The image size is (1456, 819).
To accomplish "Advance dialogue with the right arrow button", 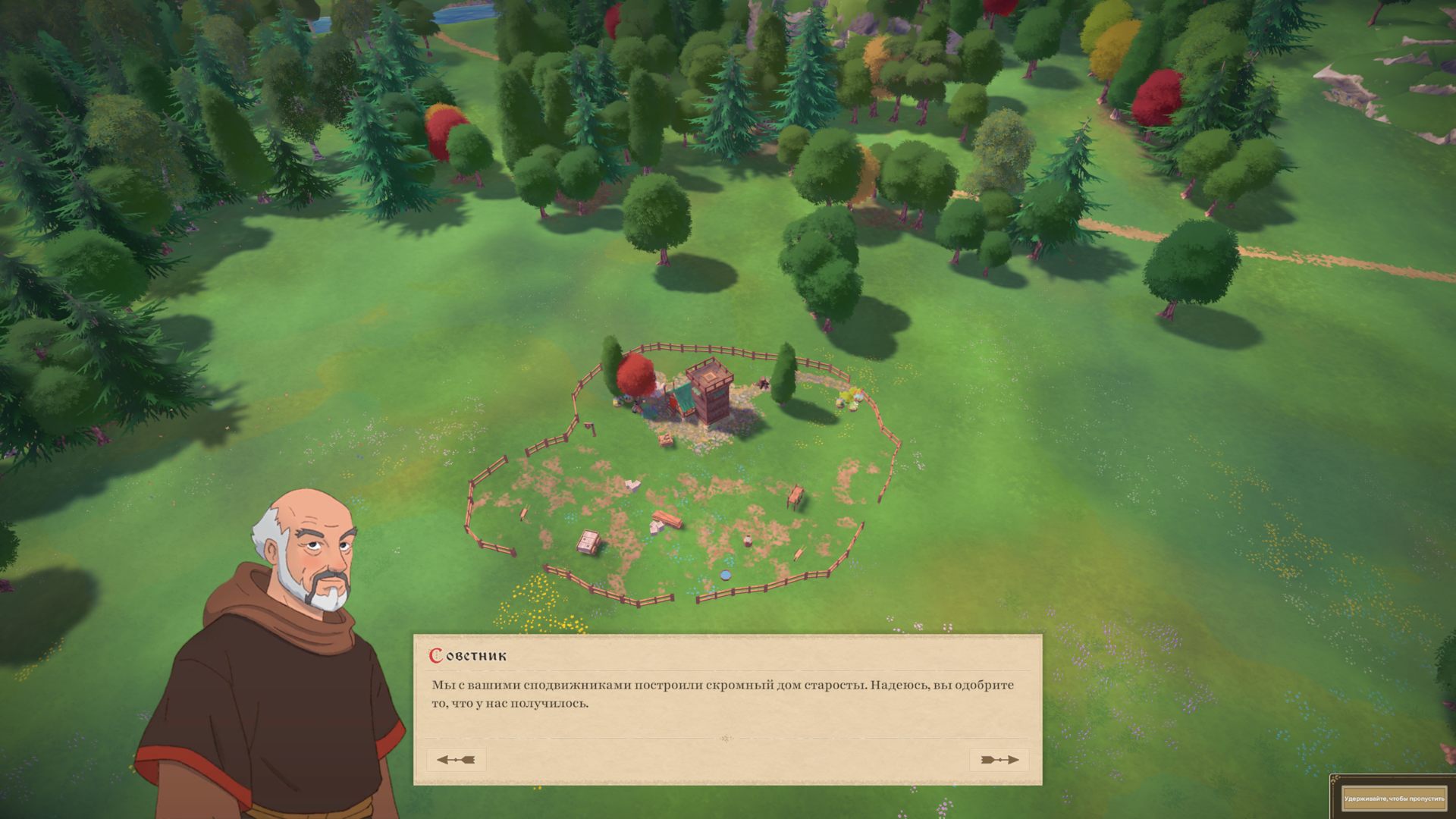I will tap(999, 760).
